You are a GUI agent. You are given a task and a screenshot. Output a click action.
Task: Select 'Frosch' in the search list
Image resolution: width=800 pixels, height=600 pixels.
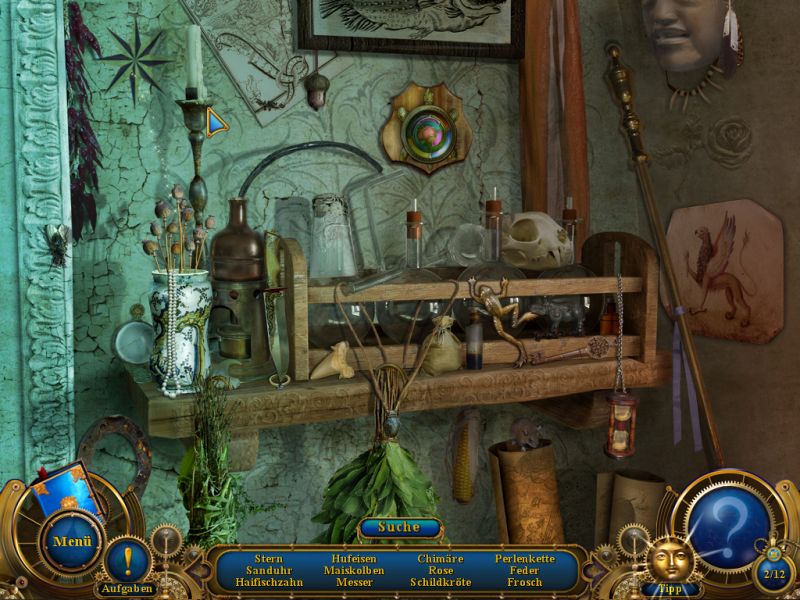(x=525, y=582)
